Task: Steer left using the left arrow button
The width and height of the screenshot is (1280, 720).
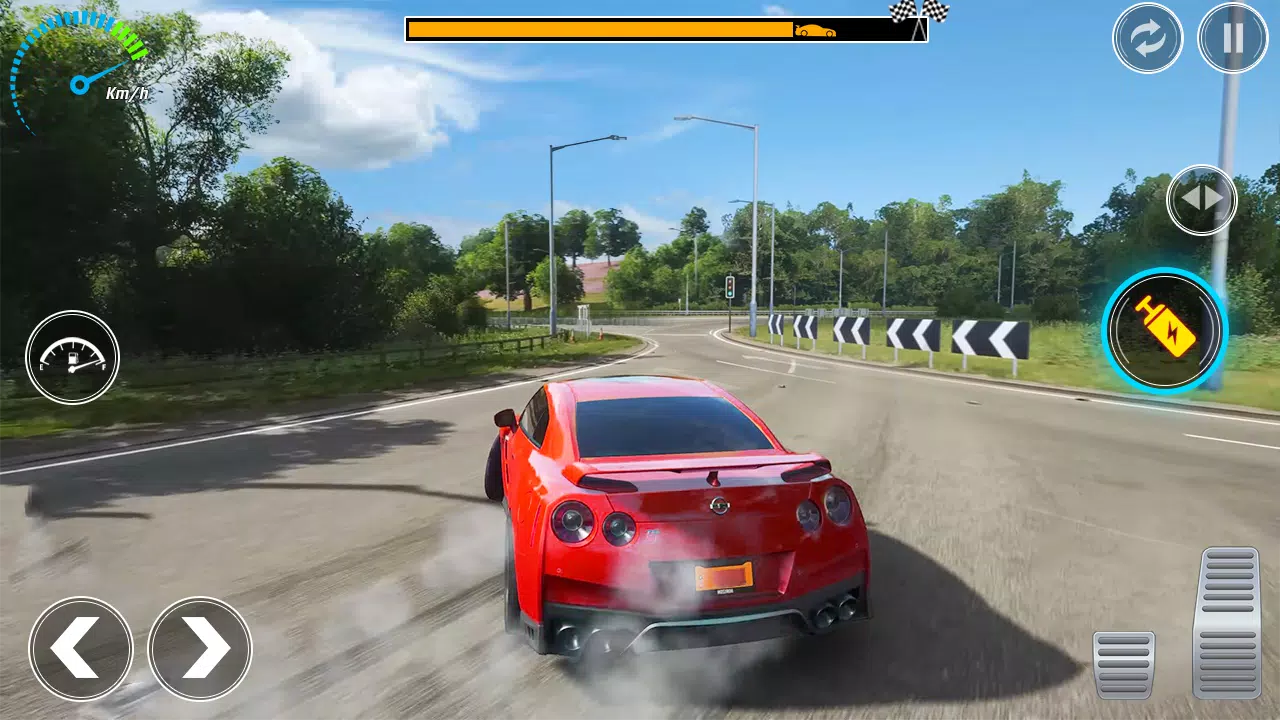Action: pos(81,648)
